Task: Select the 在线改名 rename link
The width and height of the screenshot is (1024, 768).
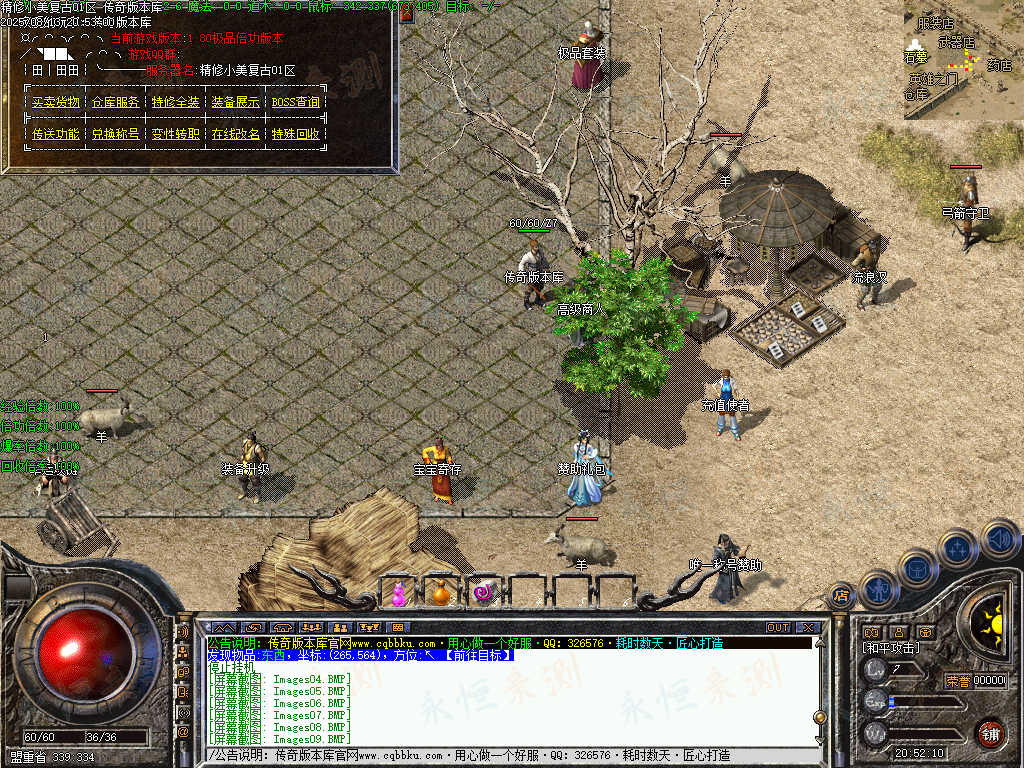Action: [236, 134]
